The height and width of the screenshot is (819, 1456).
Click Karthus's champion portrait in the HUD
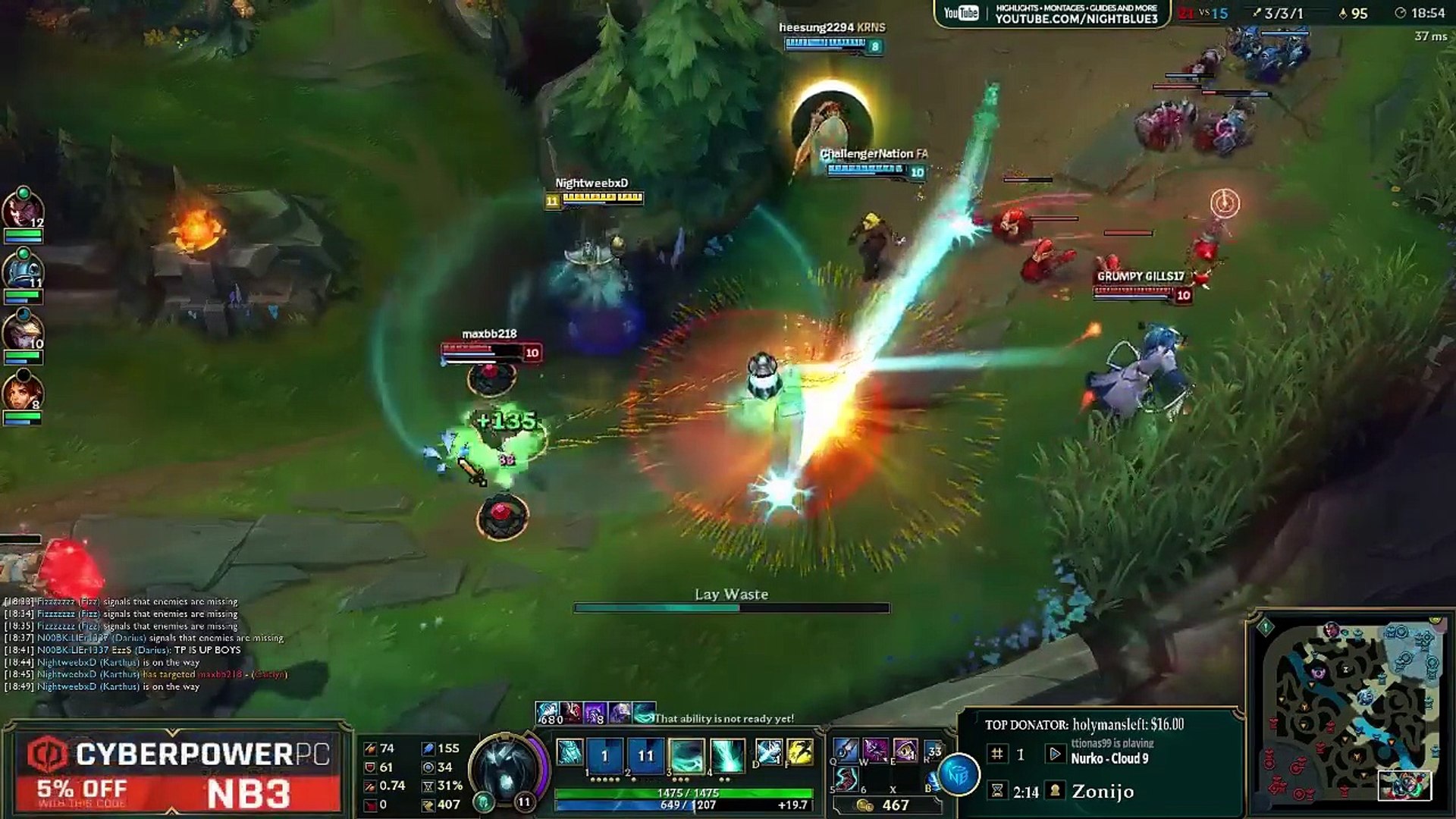(507, 766)
